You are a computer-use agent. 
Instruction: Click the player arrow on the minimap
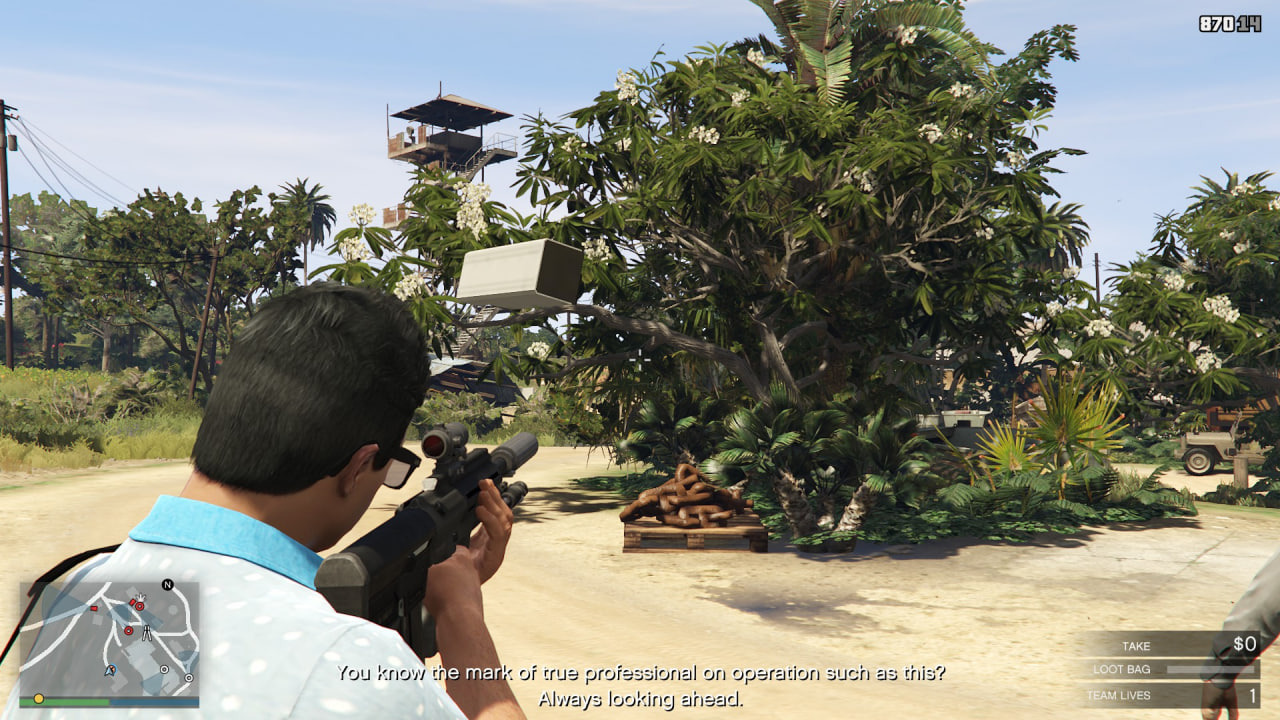[x=110, y=670]
